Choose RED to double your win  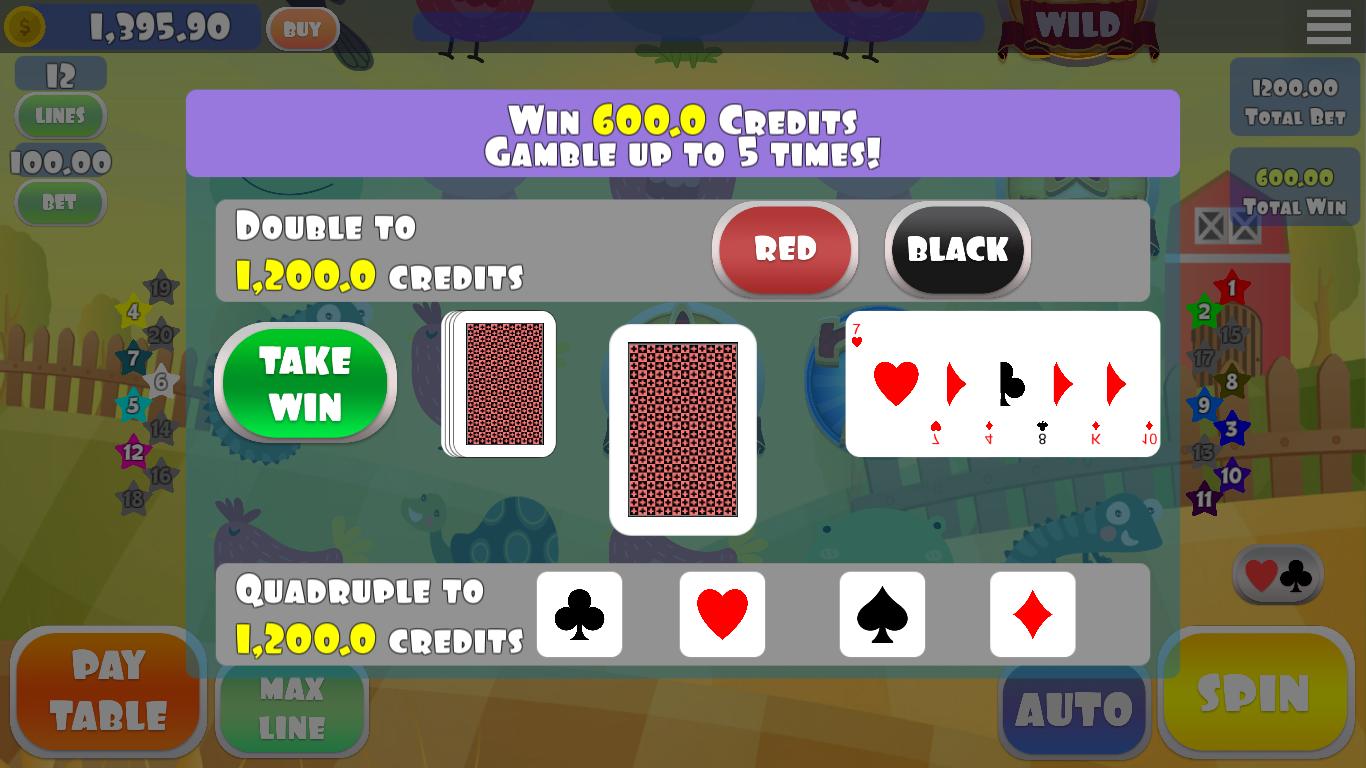(785, 250)
